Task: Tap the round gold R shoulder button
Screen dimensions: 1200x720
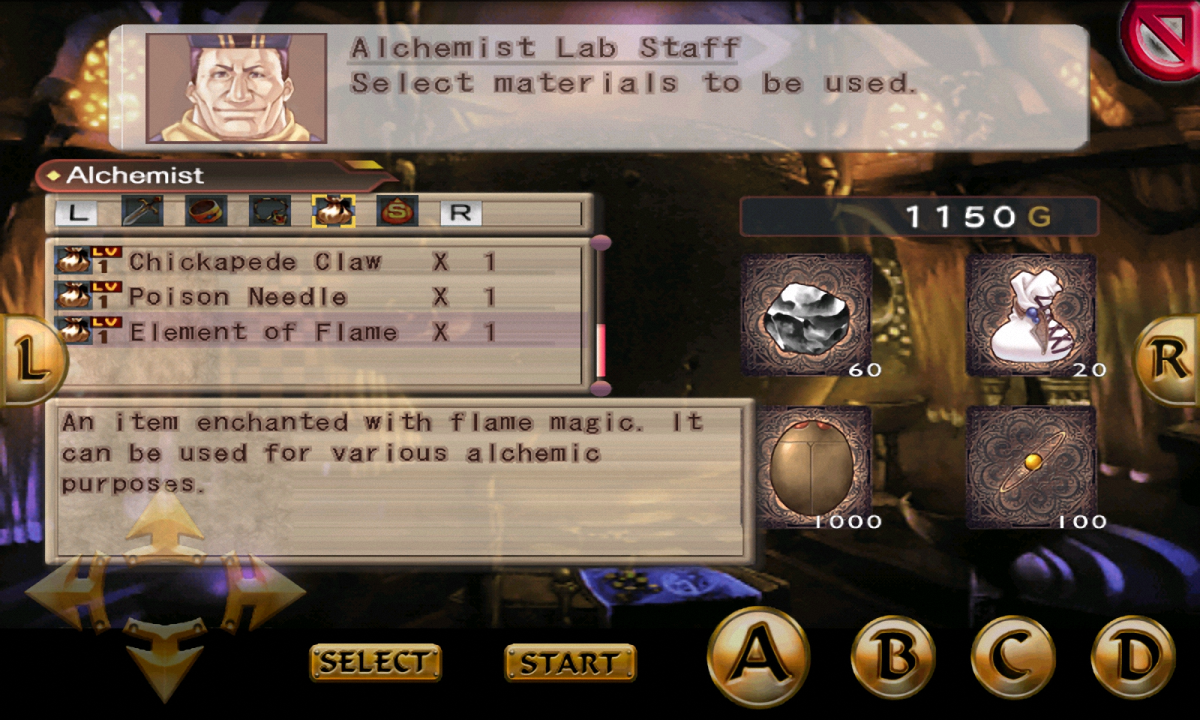Action: point(1167,361)
